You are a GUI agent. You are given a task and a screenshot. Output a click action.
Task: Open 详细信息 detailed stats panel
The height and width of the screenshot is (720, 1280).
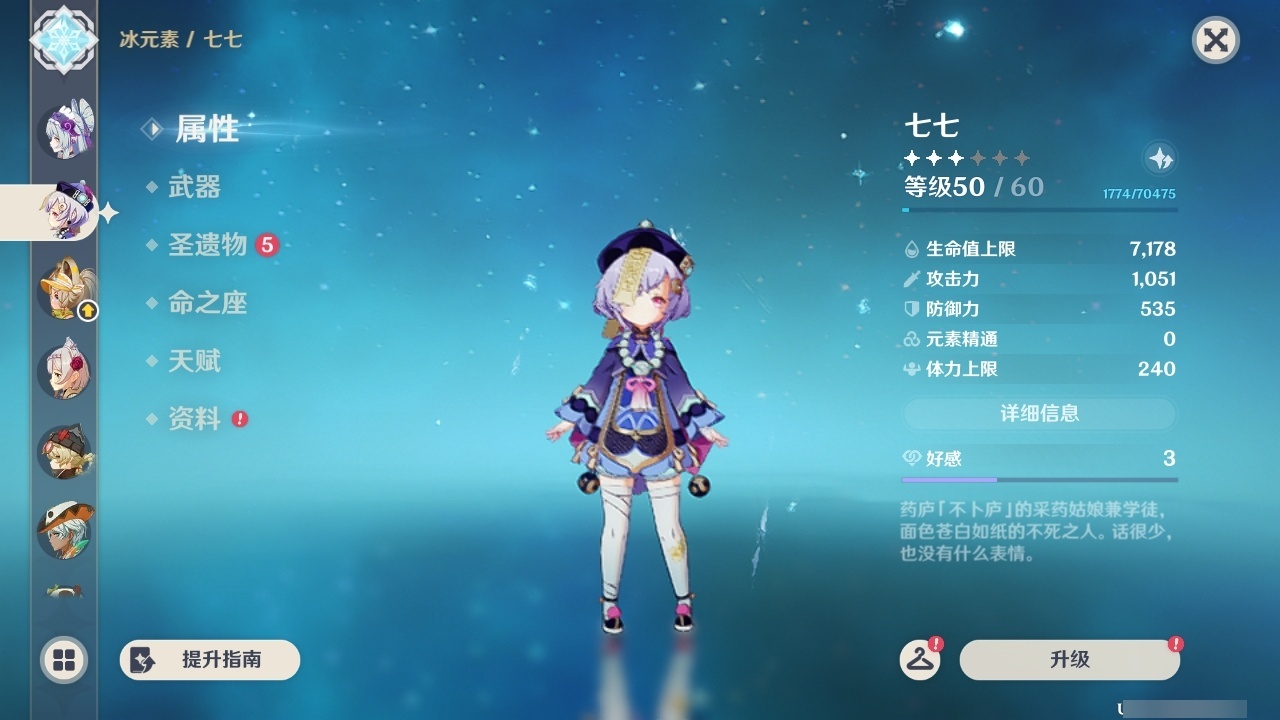pos(1038,414)
